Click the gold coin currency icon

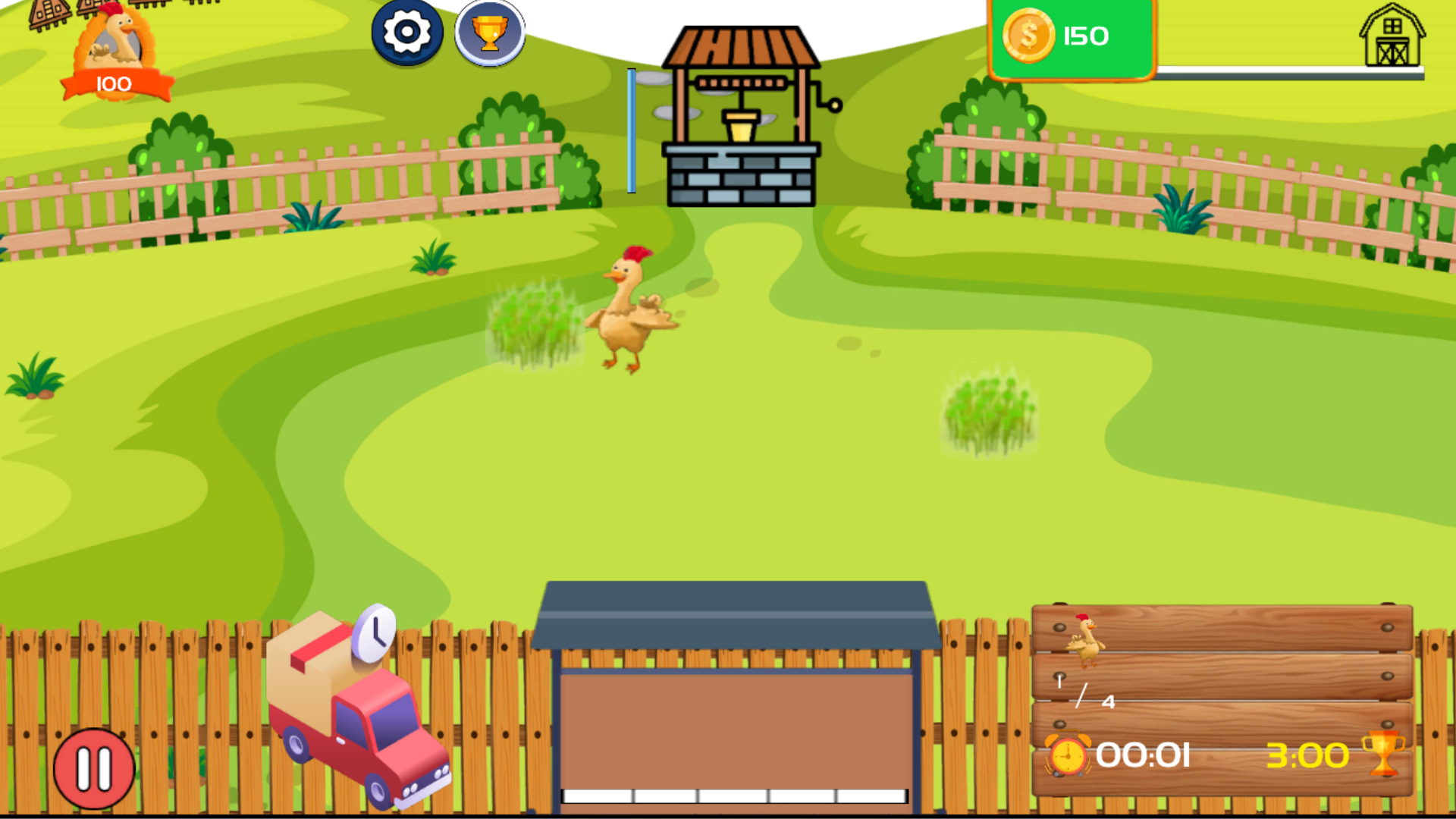(1030, 34)
